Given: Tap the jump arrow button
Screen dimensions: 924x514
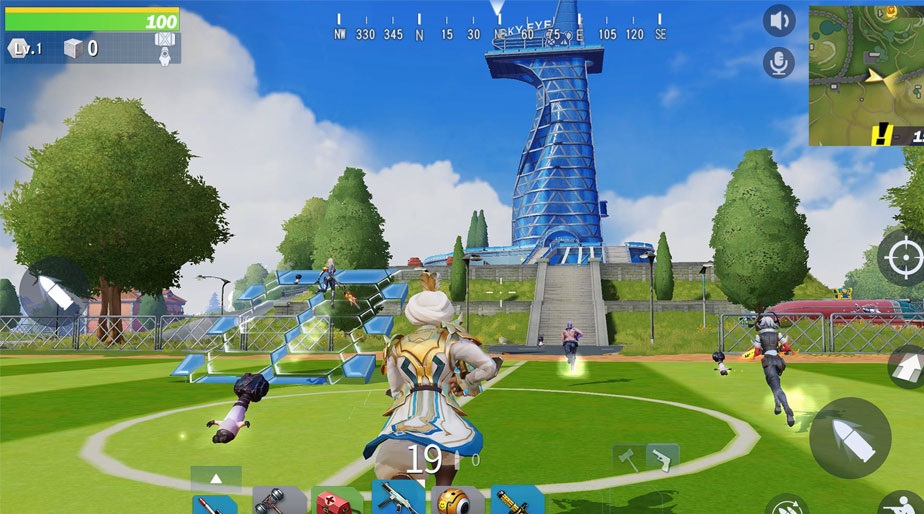Looking at the screenshot, I should pyautogui.click(x=907, y=367).
